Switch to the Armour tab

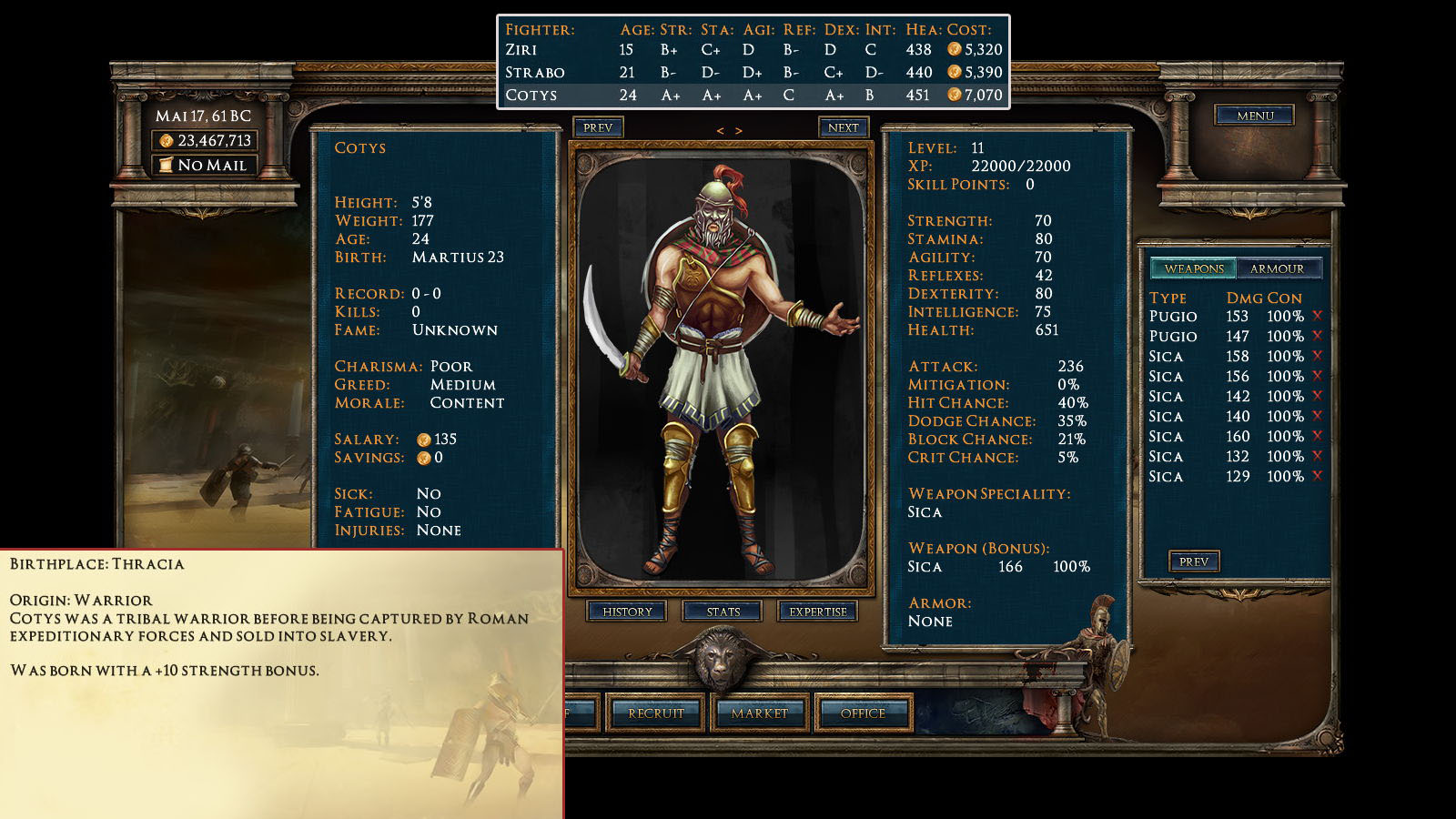pos(1277,268)
